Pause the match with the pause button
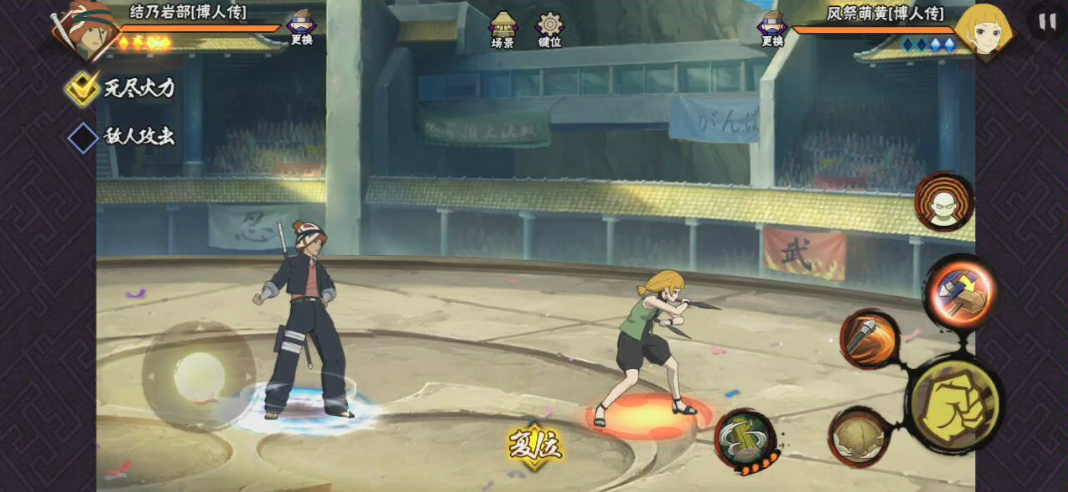 1046,22
